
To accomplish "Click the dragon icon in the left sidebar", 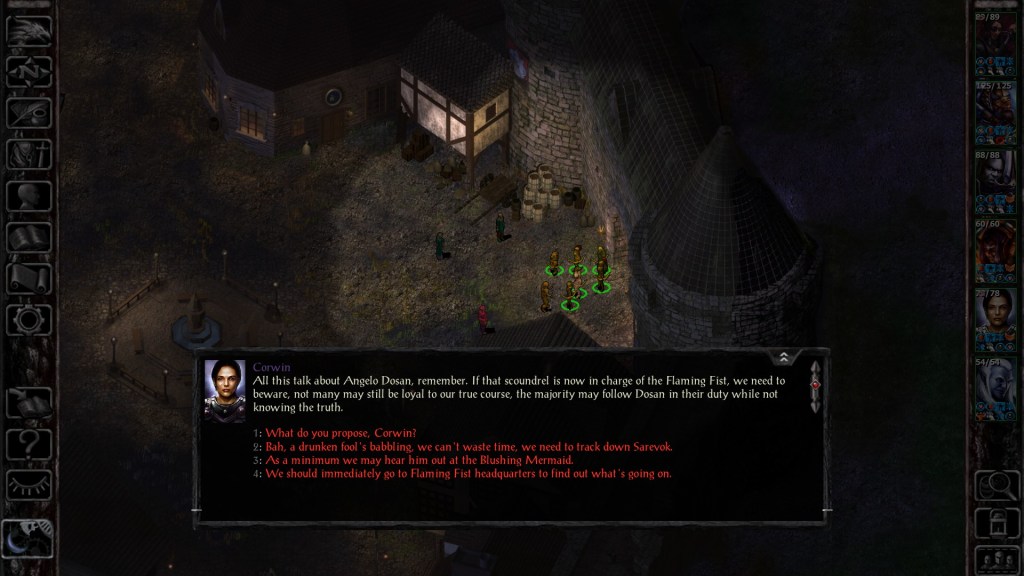I will tap(29, 30).
